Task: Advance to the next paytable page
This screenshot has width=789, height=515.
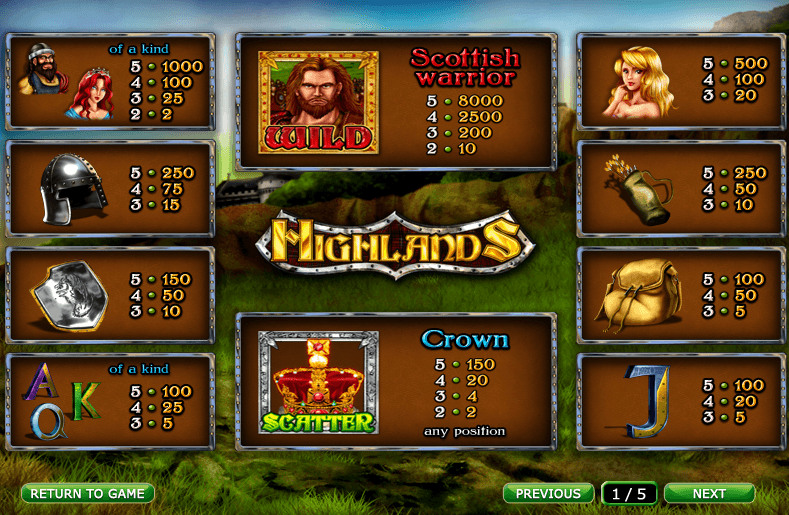Action: click(x=709, y=493)
